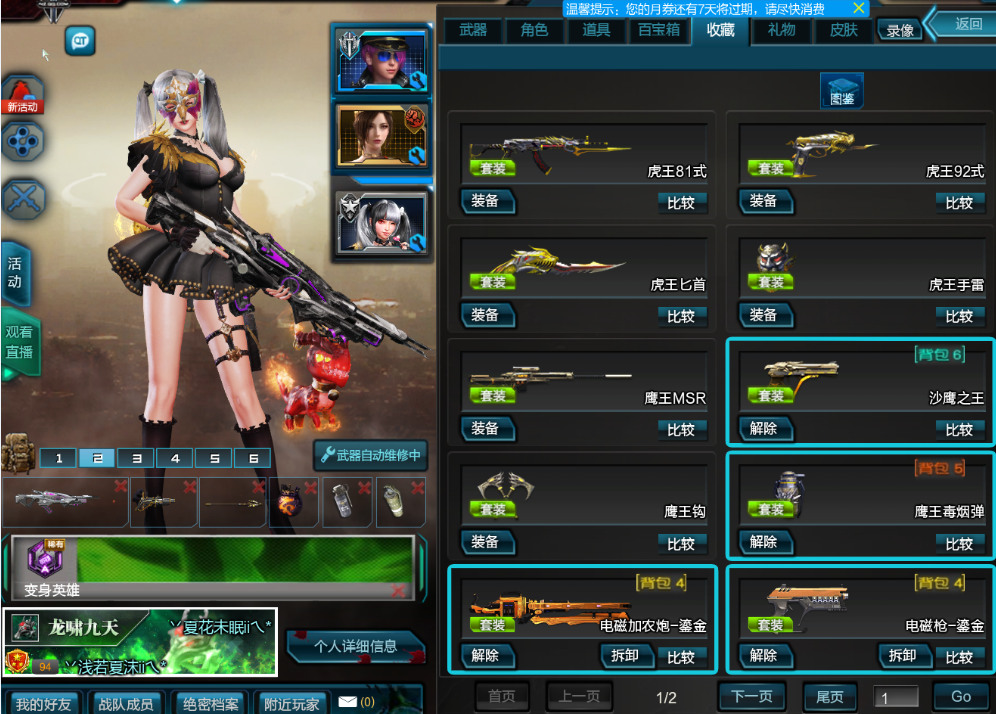Unequip the 沙鹰之王 pistol
Viewport: 996px width, 714px height.
click(x=765, y=429)
